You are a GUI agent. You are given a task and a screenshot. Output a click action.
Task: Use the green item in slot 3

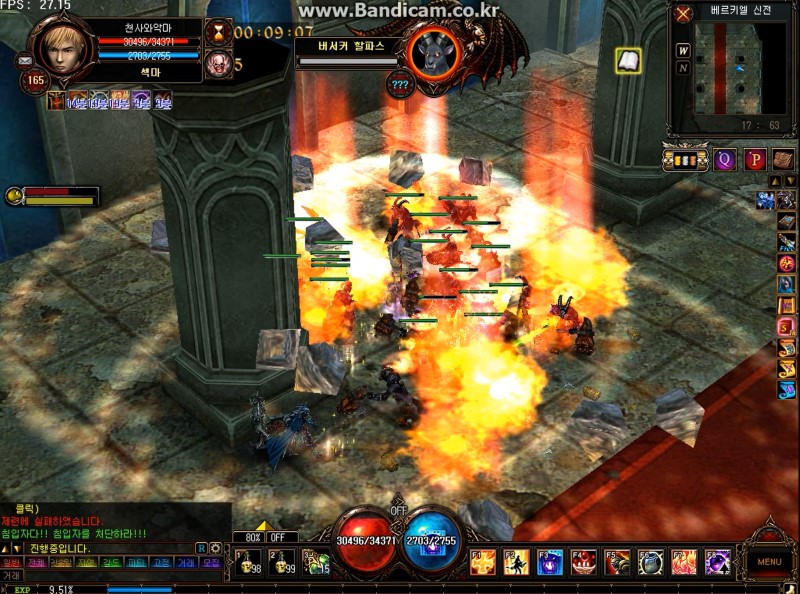(x=316, y=562)
